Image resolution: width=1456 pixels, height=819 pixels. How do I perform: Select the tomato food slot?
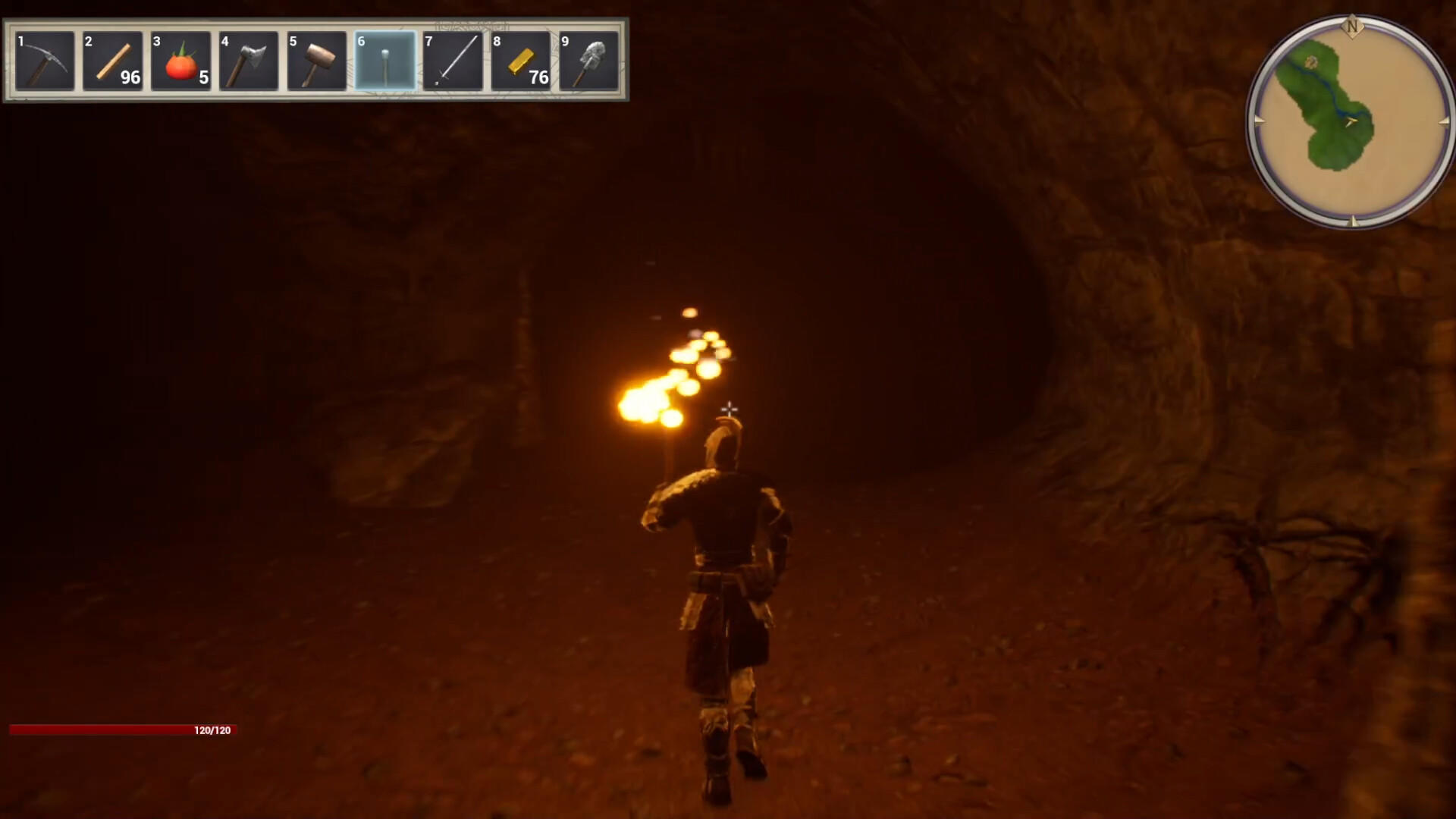pyautogui.click(x=180, y=61)
